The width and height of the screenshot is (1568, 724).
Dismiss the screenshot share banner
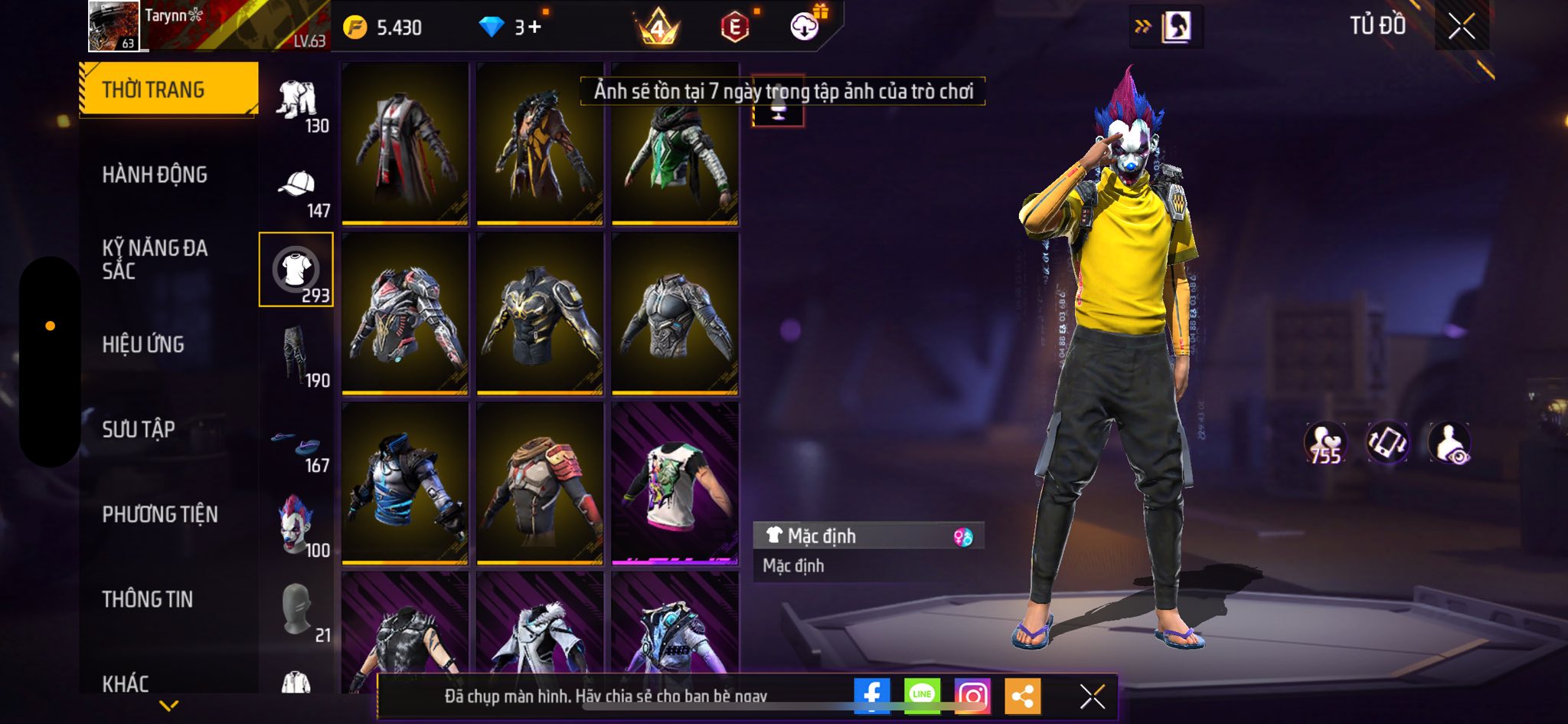click(x=1092, y=696)
